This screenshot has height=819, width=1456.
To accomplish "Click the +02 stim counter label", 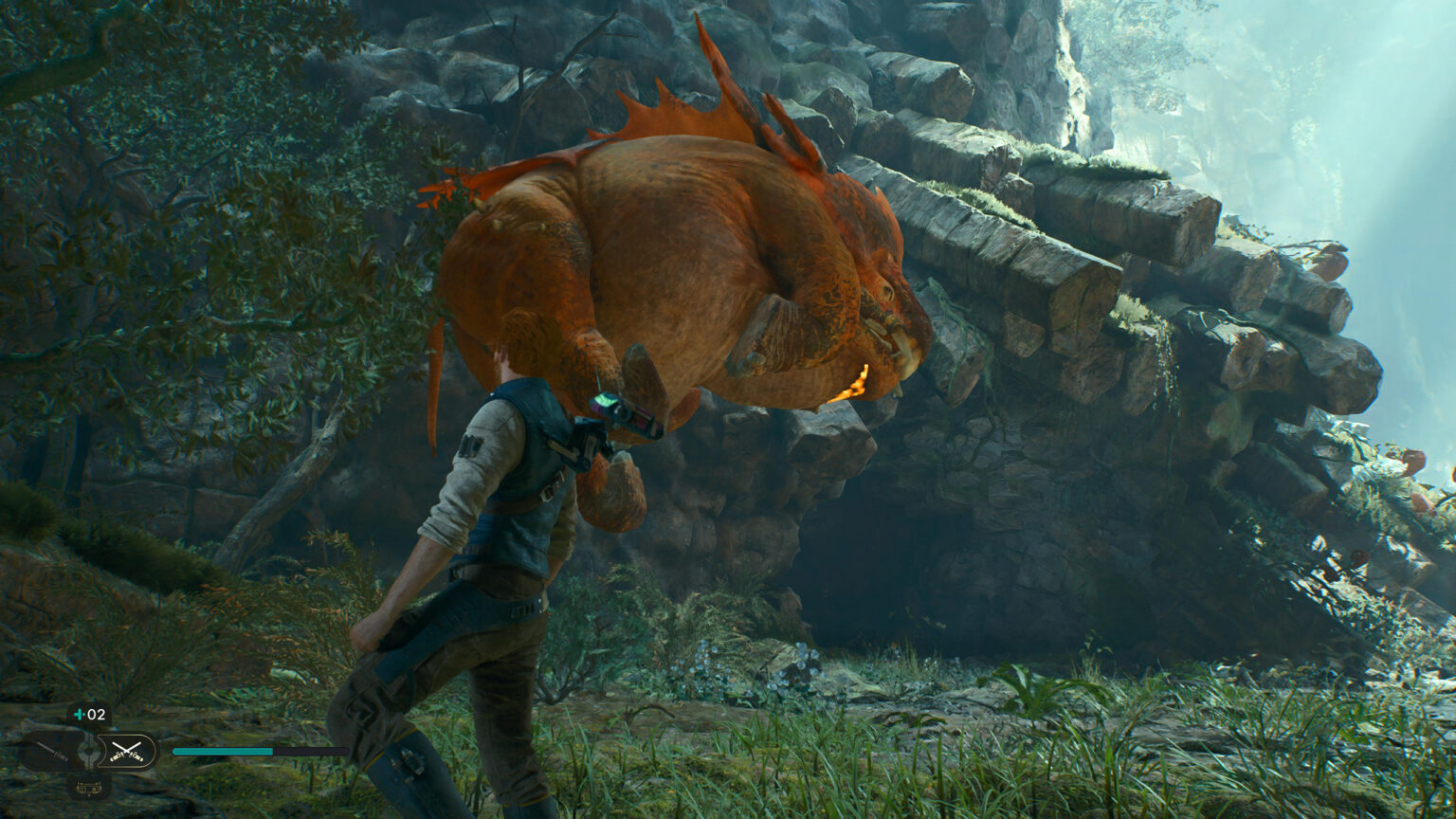I will [x=95, y=714].
